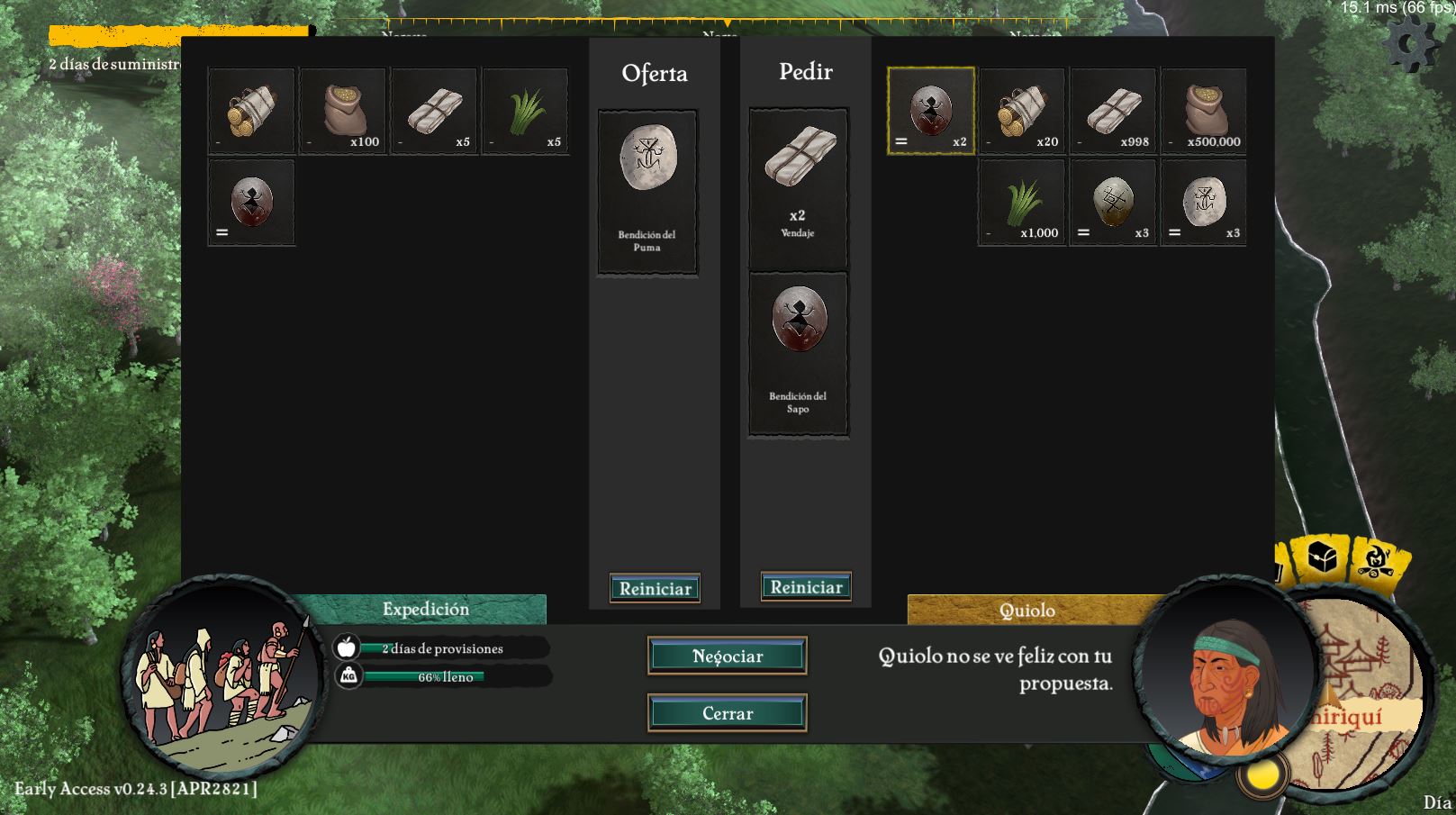Choose the expedition's x100 grain sack
1456x815 pixels.
point(343,112)
